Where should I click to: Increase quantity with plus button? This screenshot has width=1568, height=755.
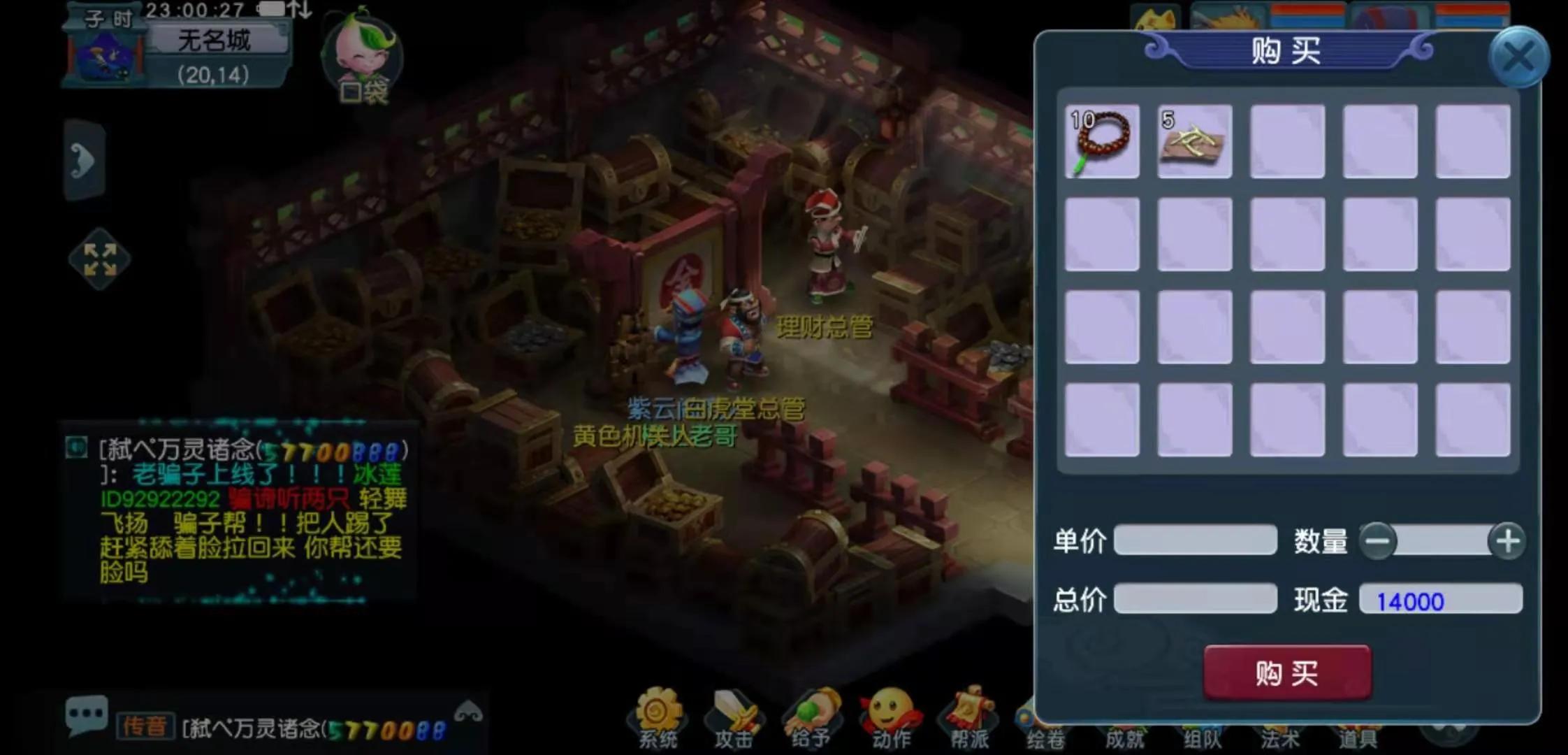[1507, 541]
